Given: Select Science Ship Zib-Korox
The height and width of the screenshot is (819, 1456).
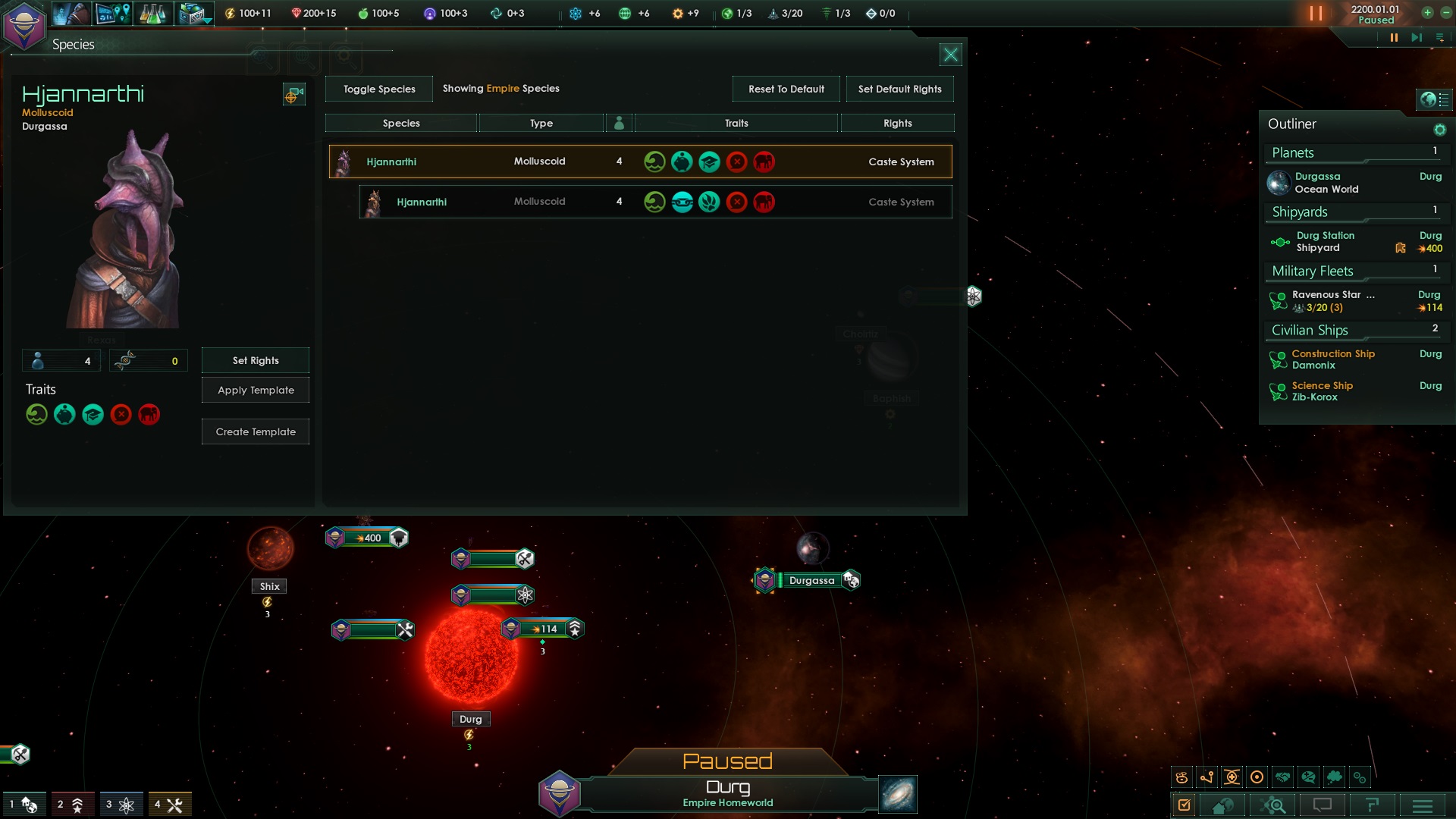Looking at the screenshot, I should coord(1322,391).
